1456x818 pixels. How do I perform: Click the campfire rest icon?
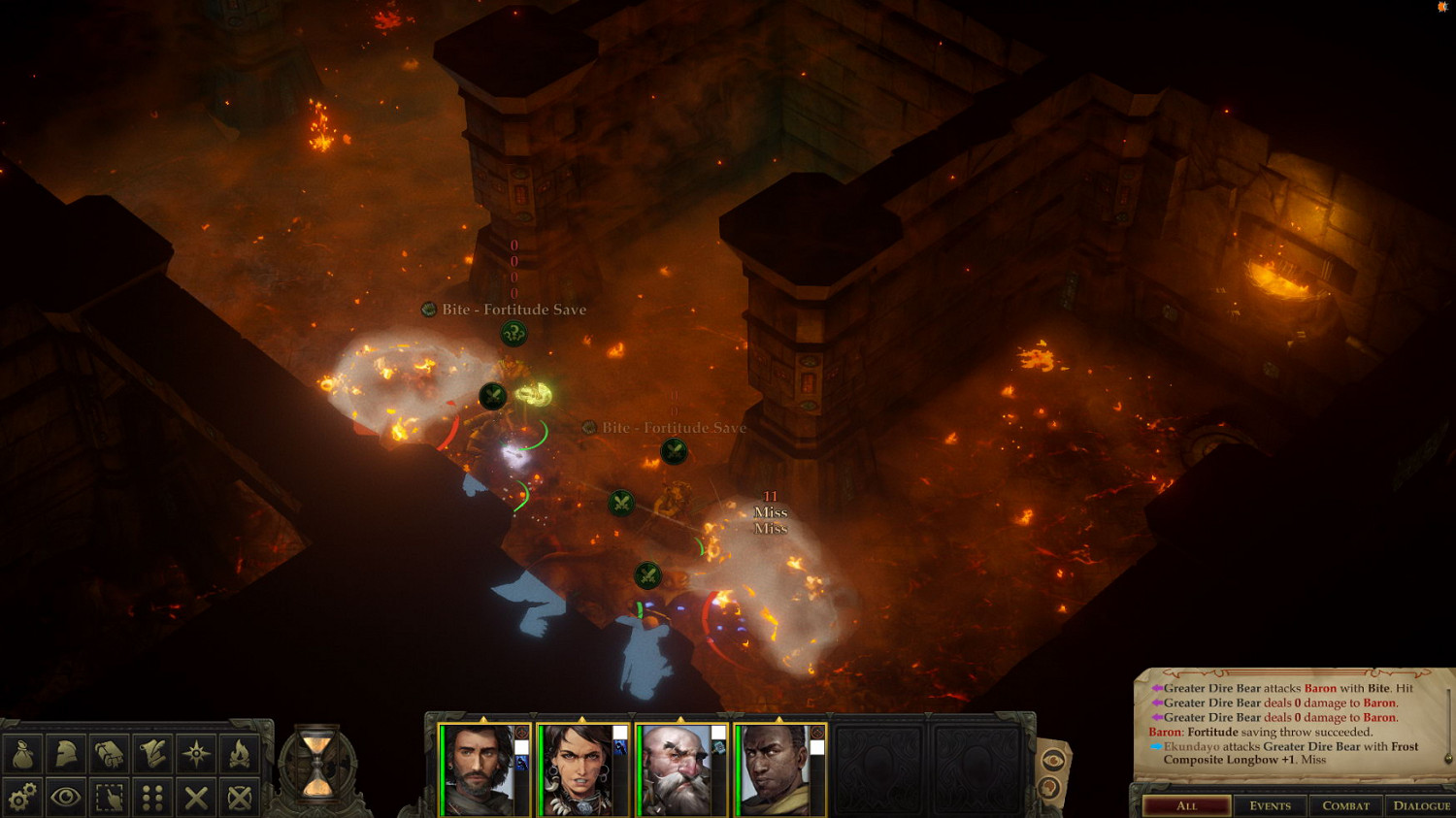pos(239,754)
